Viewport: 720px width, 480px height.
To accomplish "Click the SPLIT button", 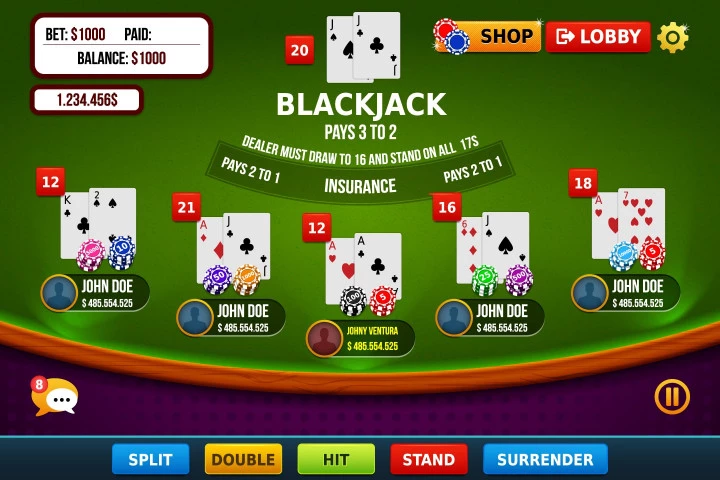I will point(150,459).
